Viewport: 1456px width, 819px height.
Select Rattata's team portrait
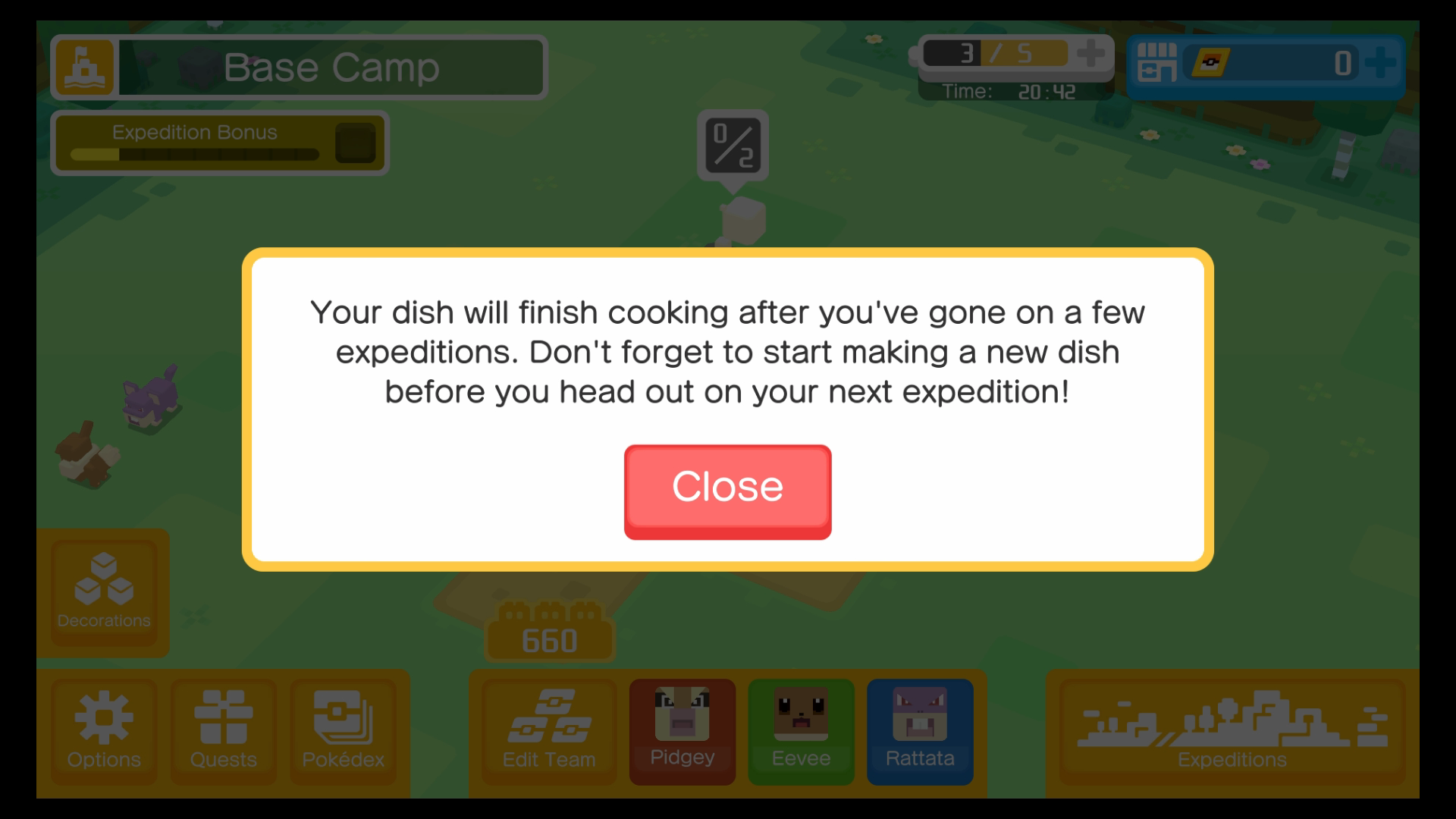coord(920,730)
